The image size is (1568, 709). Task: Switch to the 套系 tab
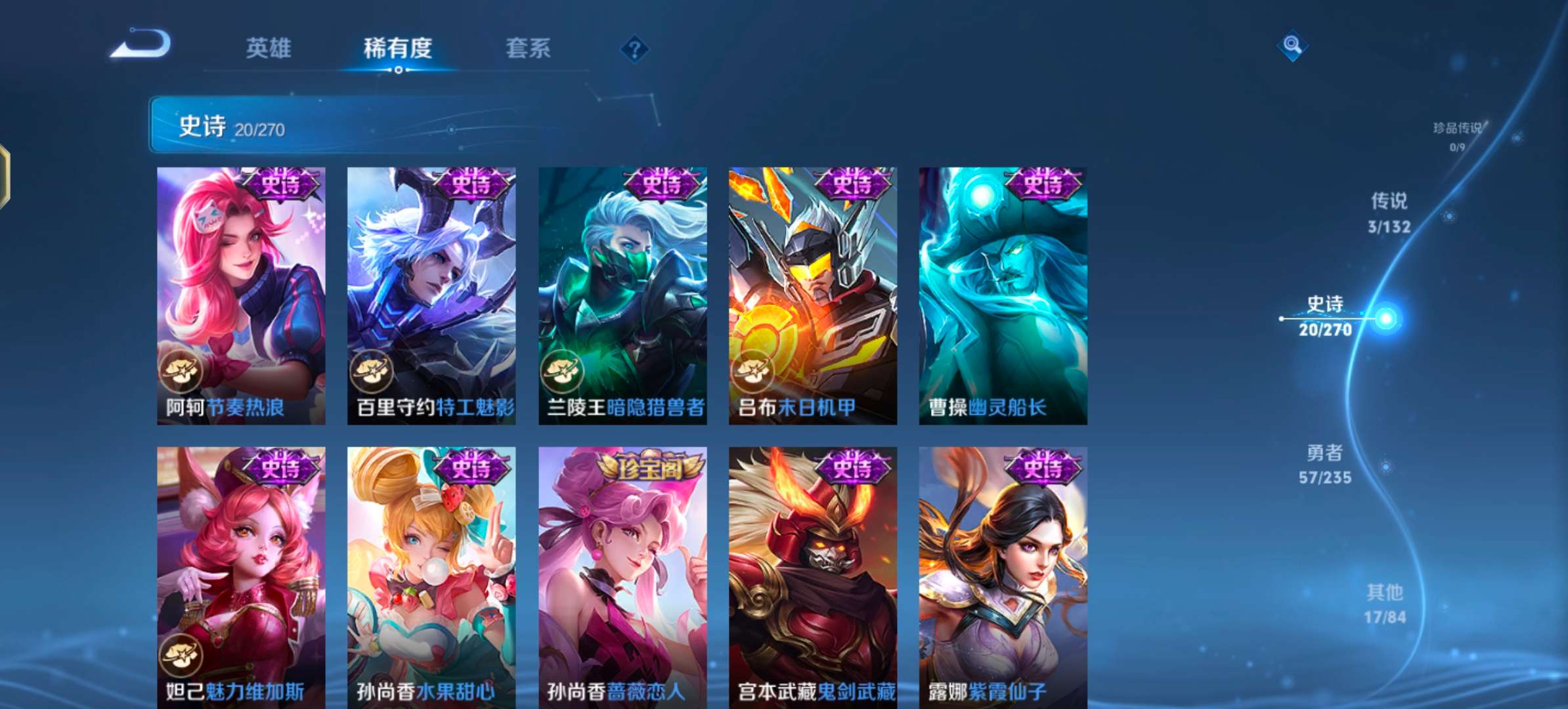(527, 49)
